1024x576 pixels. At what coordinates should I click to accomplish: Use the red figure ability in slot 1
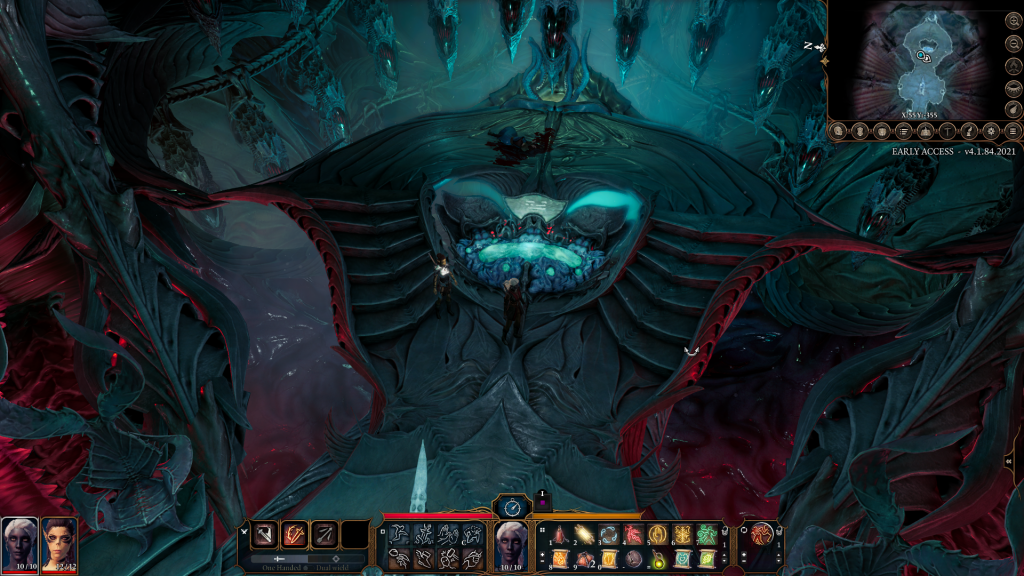point(561,535)
